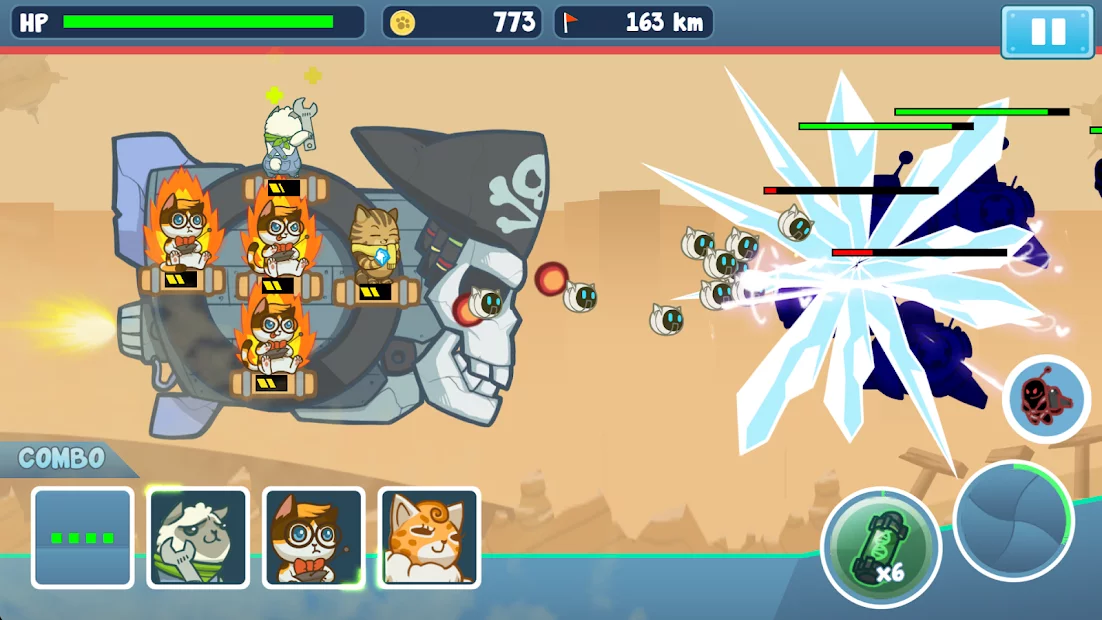Select the sheep with green scarf card
The width and height of the screenshot is (1102, 620).
198,537
